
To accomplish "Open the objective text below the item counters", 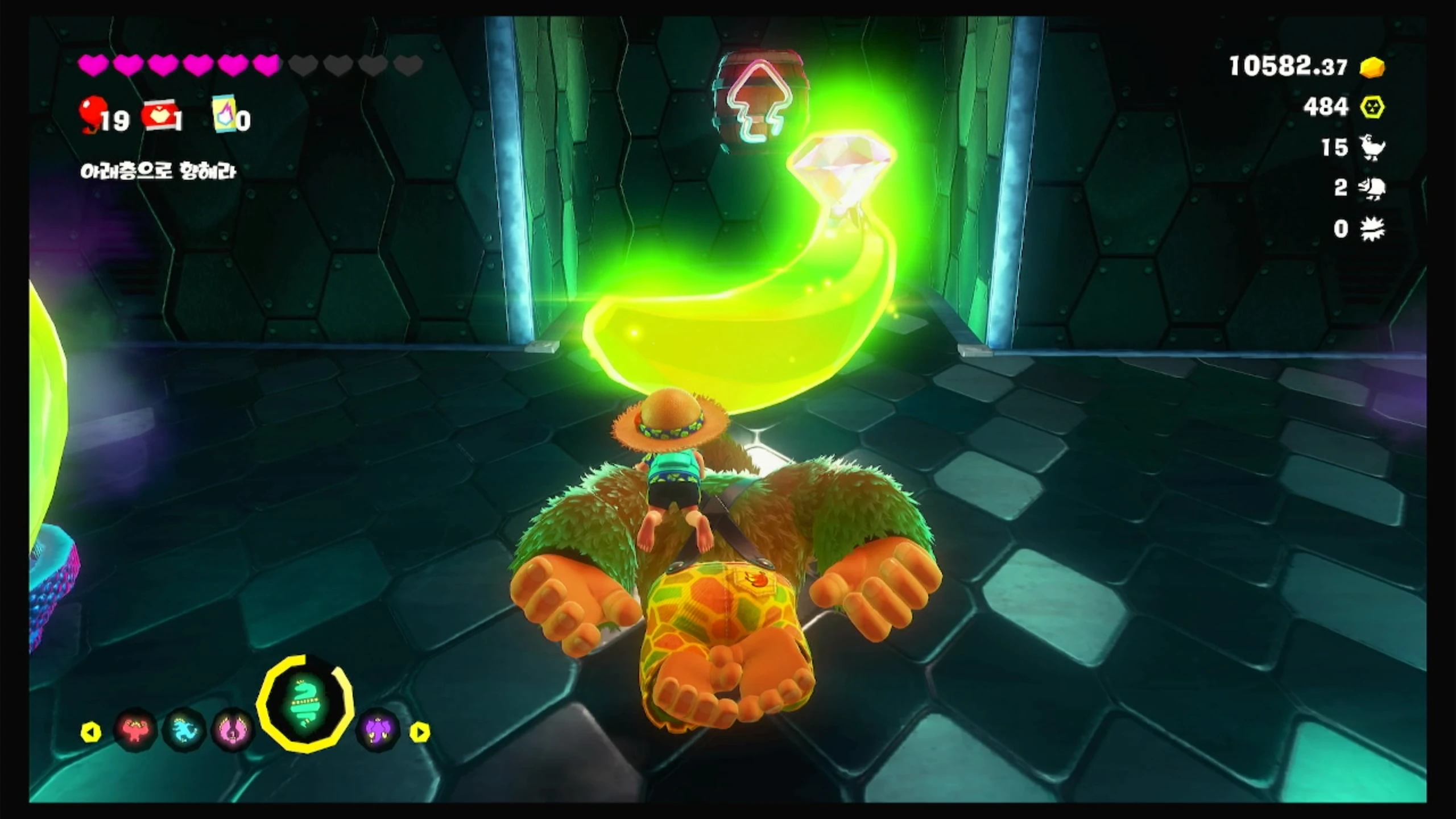I will click(158, 171).
